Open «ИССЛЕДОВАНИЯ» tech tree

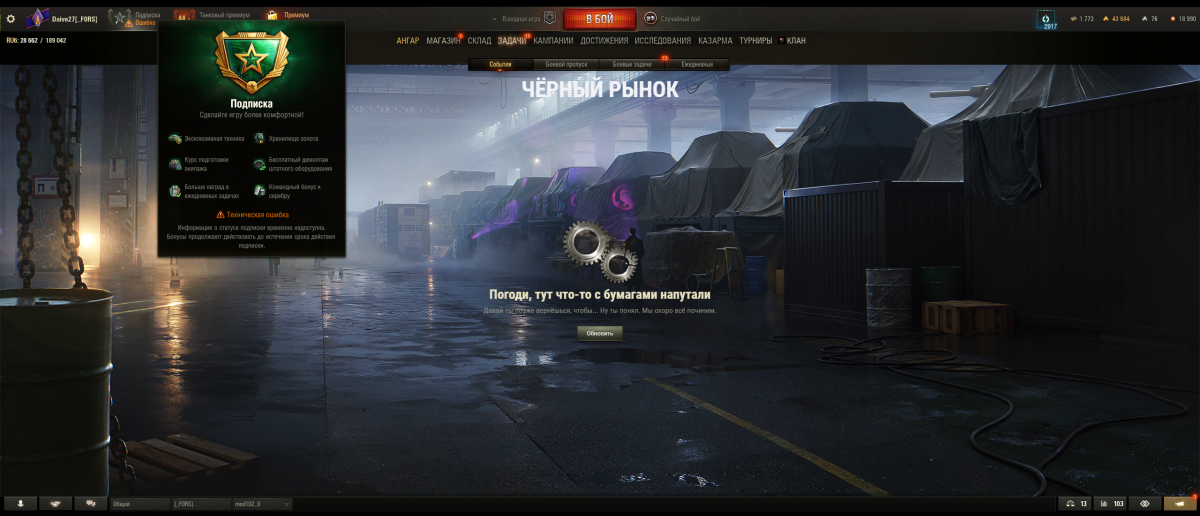[x=662, y=41]
